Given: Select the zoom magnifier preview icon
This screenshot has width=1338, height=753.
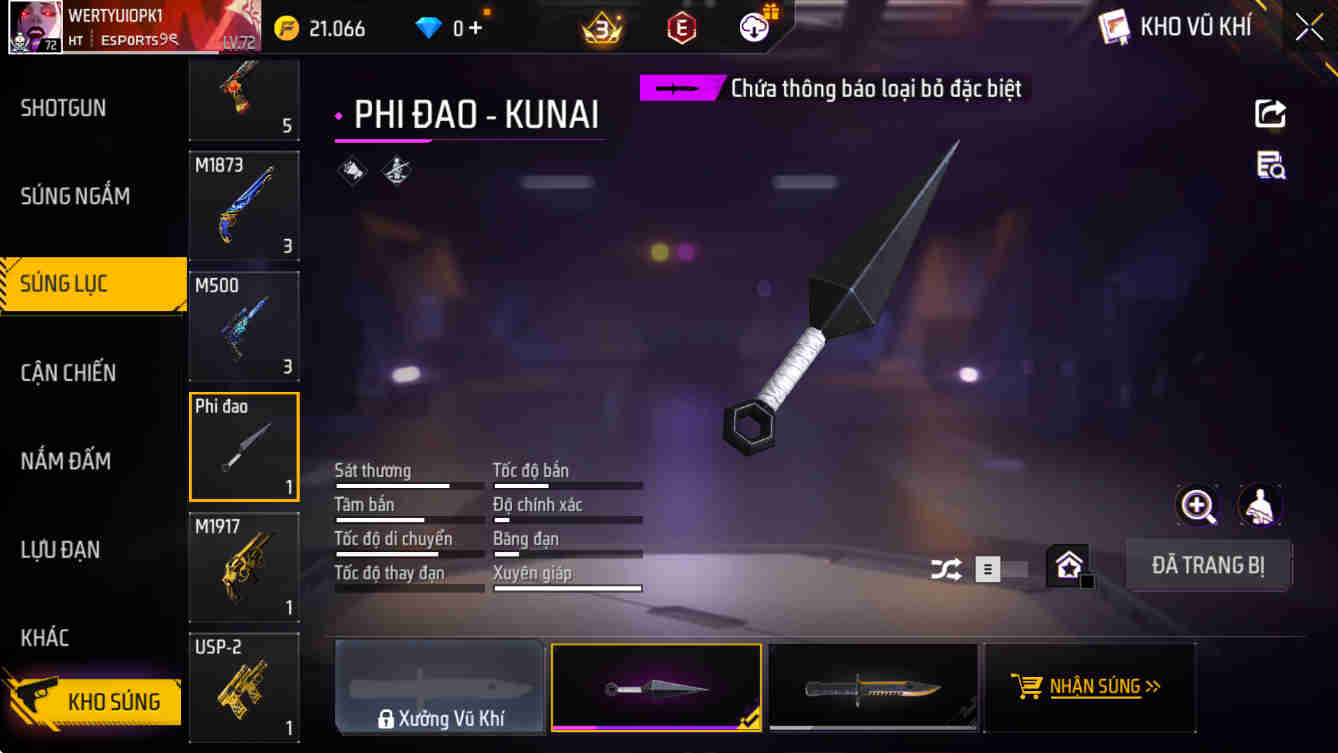Looking at the screenshot, I should 1197,505.
